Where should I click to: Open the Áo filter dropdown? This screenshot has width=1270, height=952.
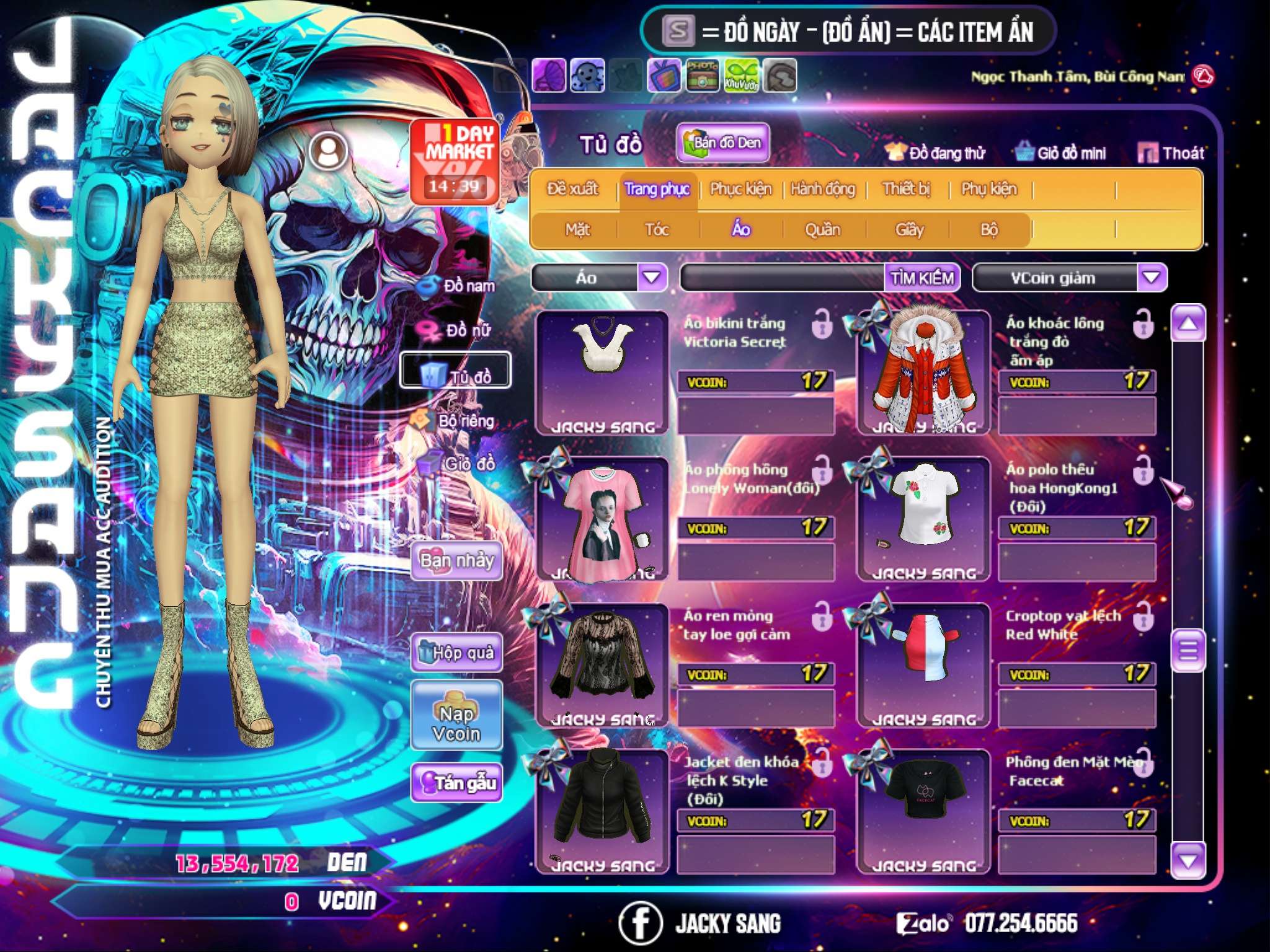[652, 277]
